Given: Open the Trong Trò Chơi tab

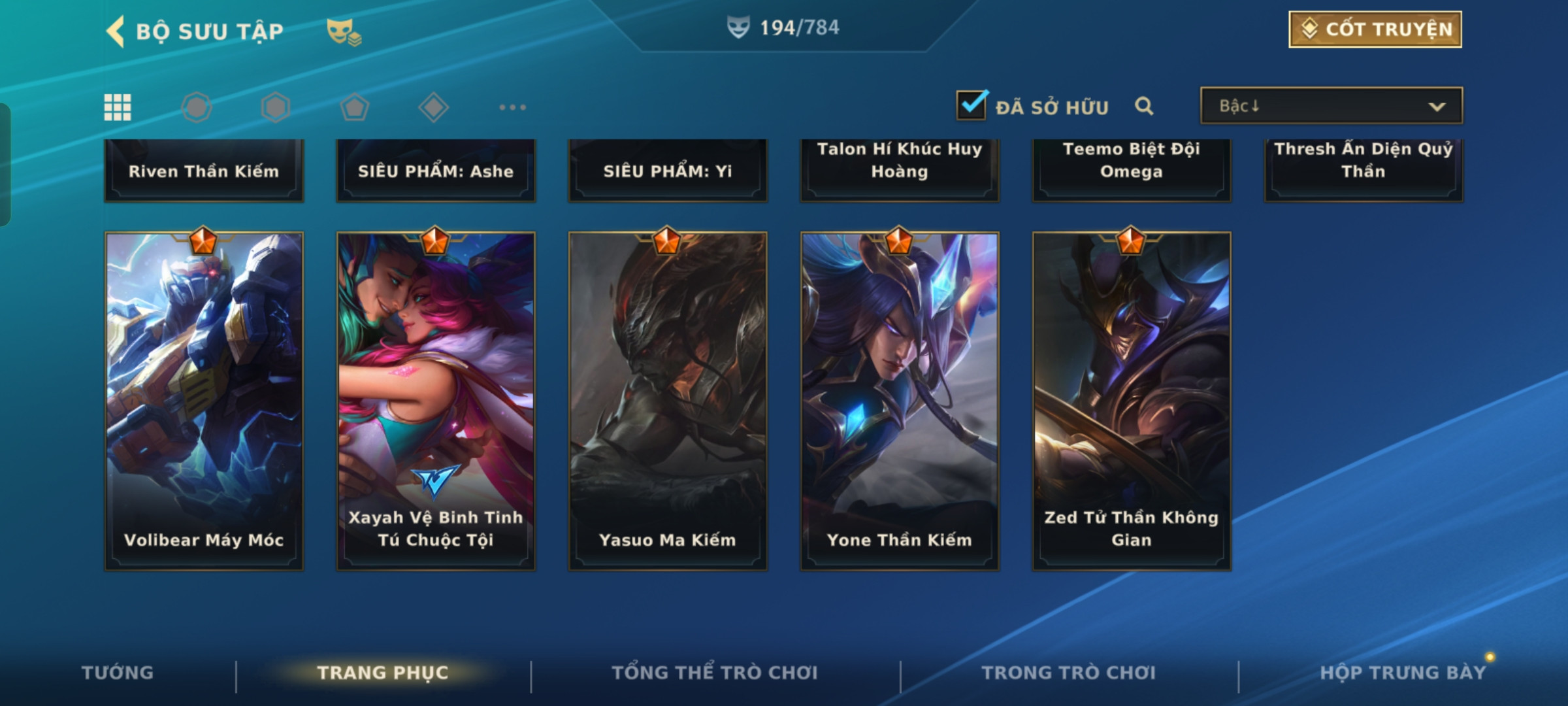Looking at the screenshot, I should pyautogui.click(x=1069, y=673).
